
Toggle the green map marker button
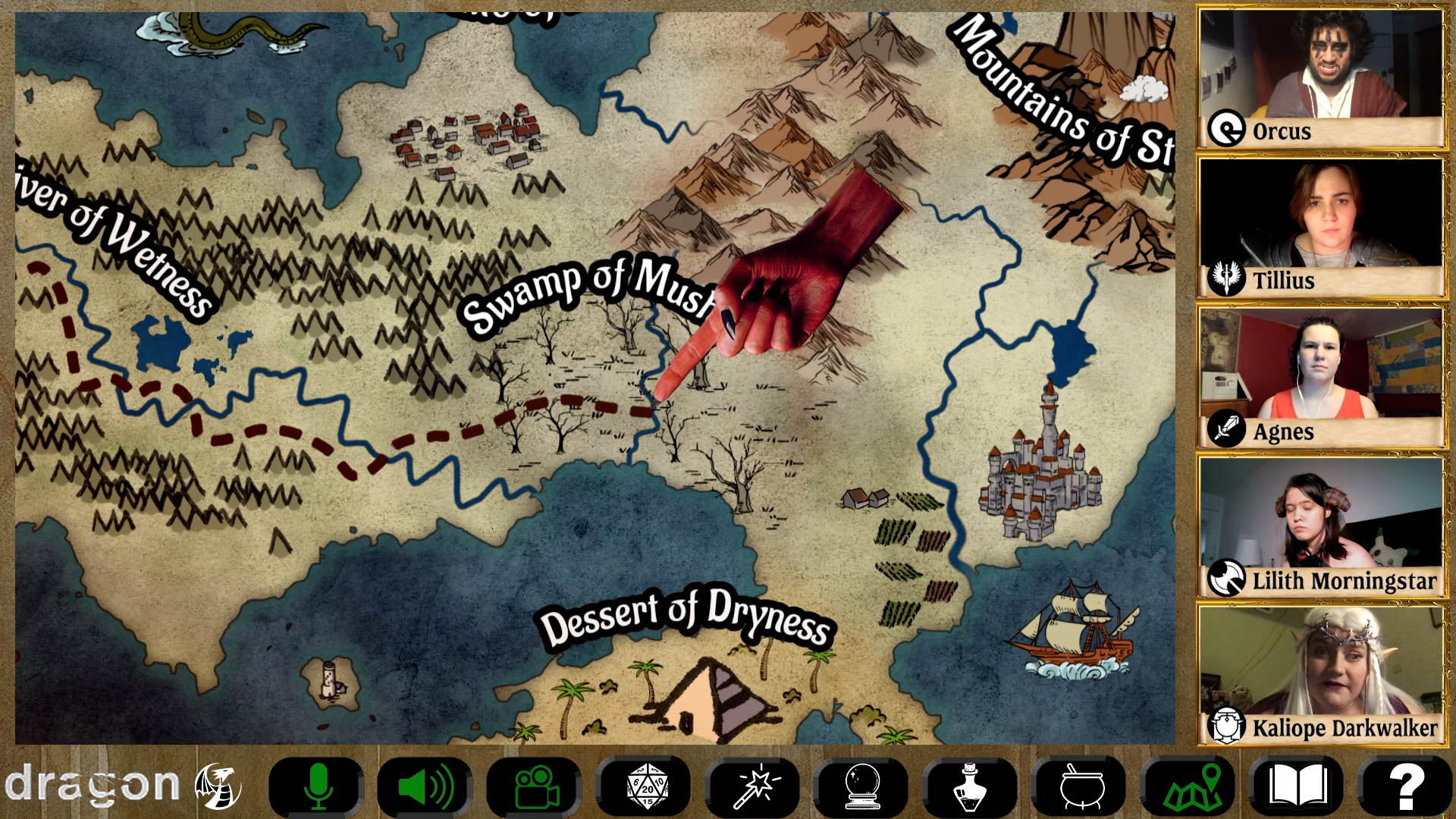coord(1191,786)
